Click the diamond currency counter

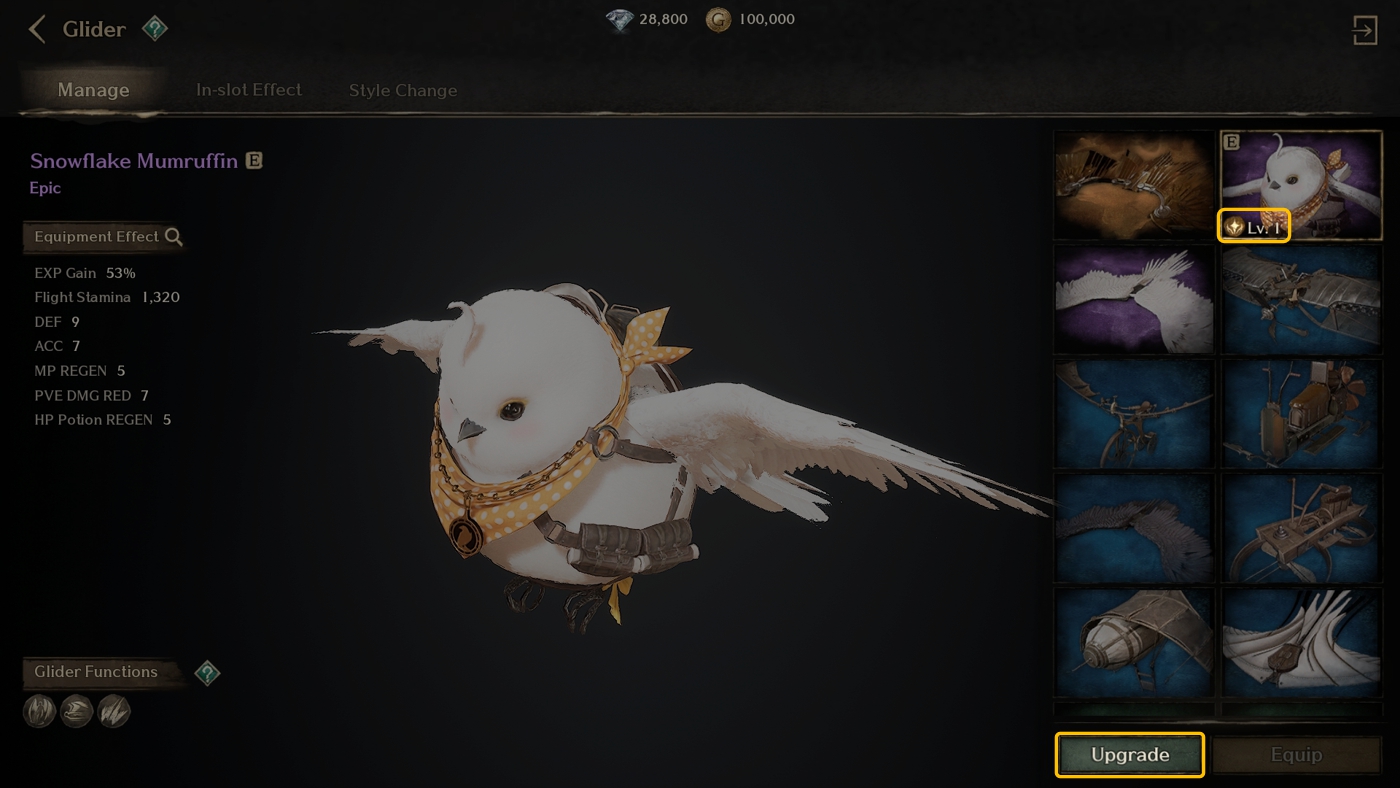(x=648, y=19)
